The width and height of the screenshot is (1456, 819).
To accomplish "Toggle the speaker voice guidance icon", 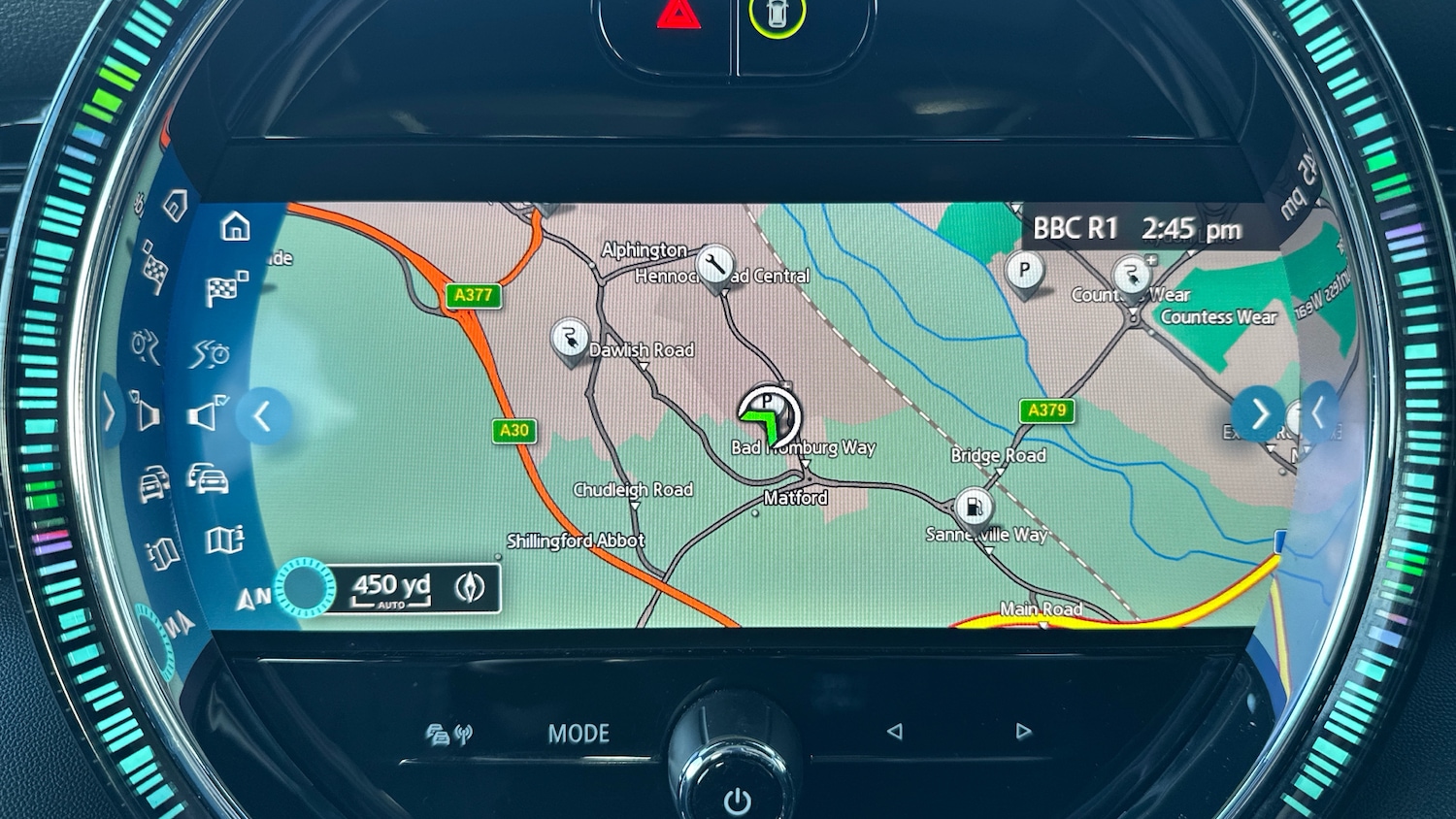I will 207,415.
